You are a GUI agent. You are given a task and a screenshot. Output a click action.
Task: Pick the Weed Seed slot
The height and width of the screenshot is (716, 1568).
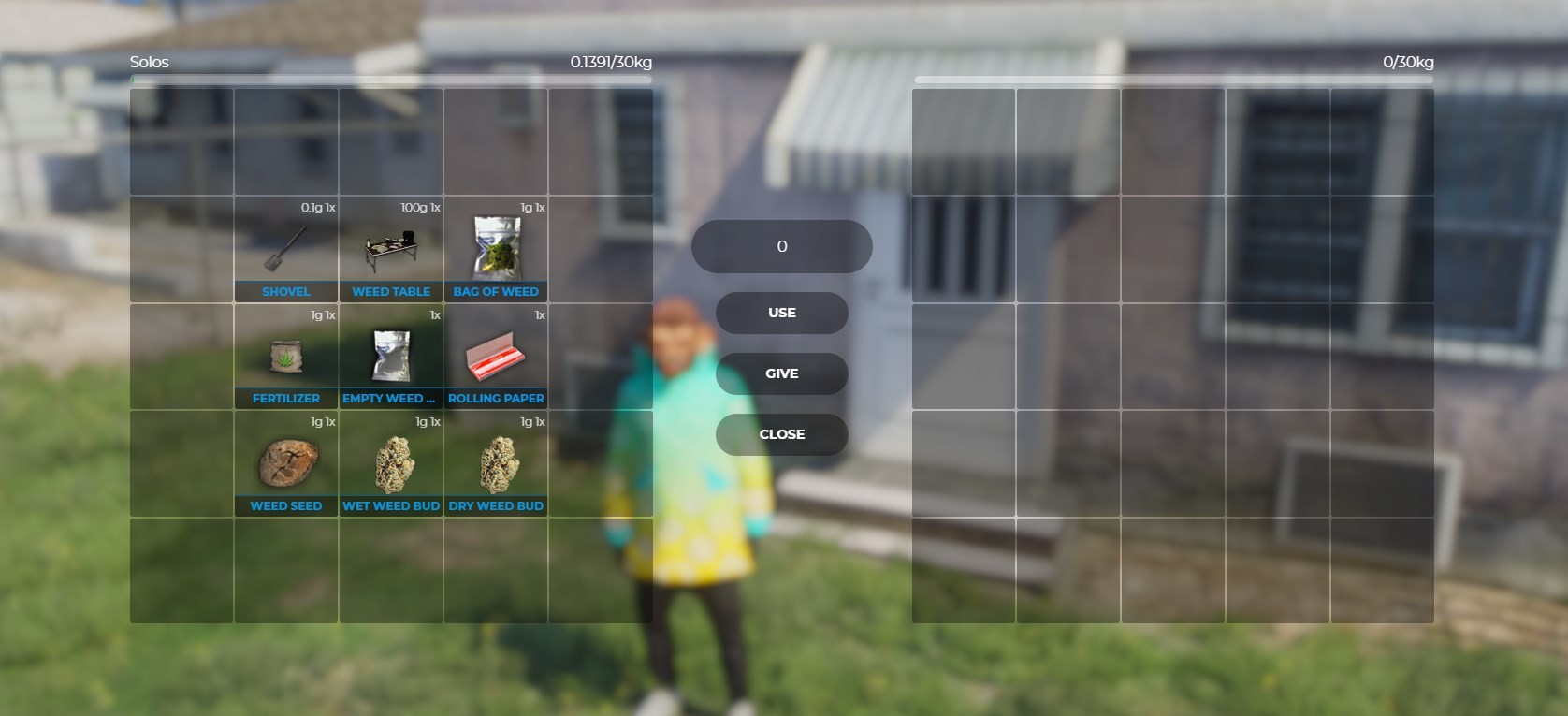click(x=285, y=464)
